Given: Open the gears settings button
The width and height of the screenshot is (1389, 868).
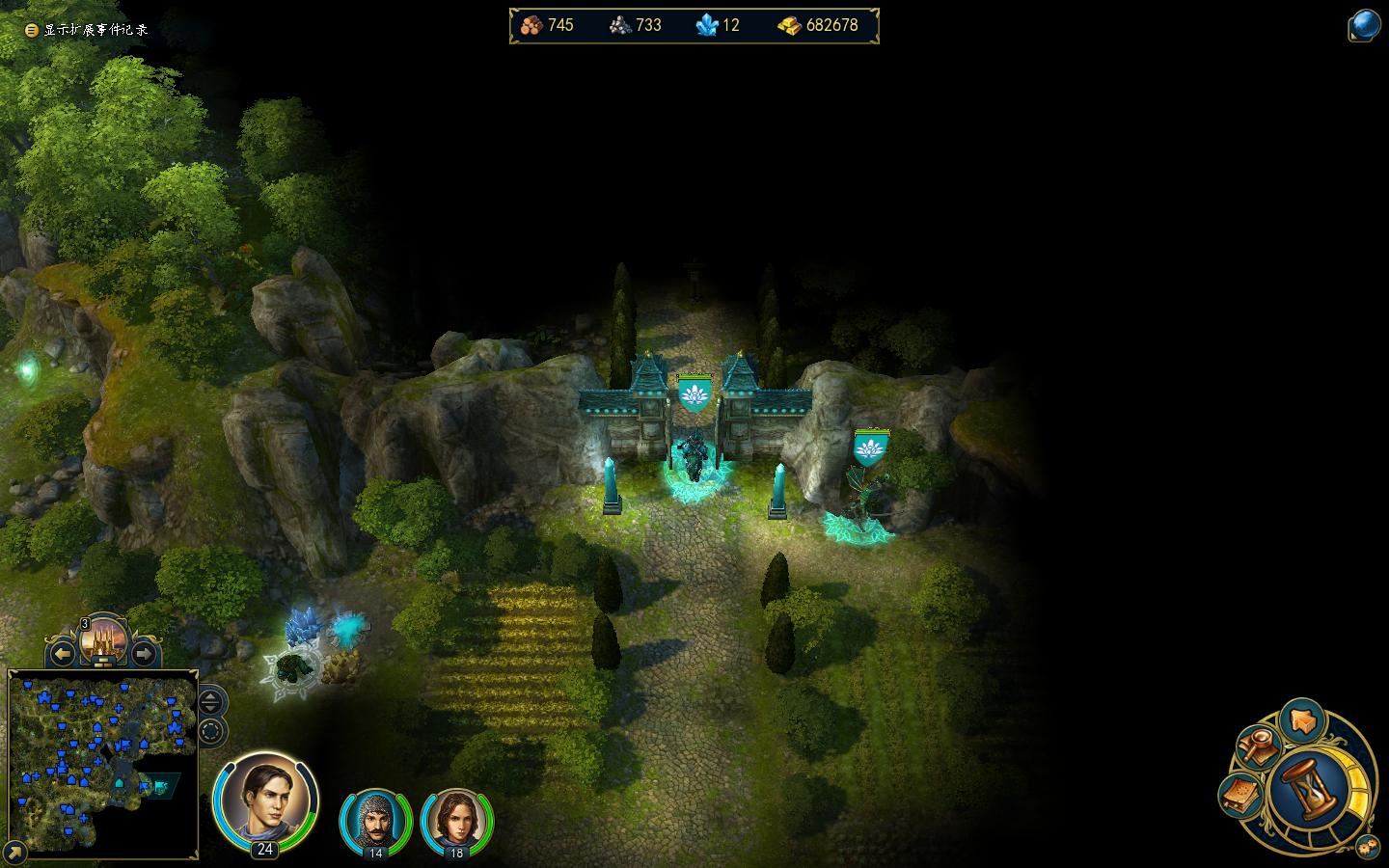Looking at the screenshot, I should [1367, 847].
